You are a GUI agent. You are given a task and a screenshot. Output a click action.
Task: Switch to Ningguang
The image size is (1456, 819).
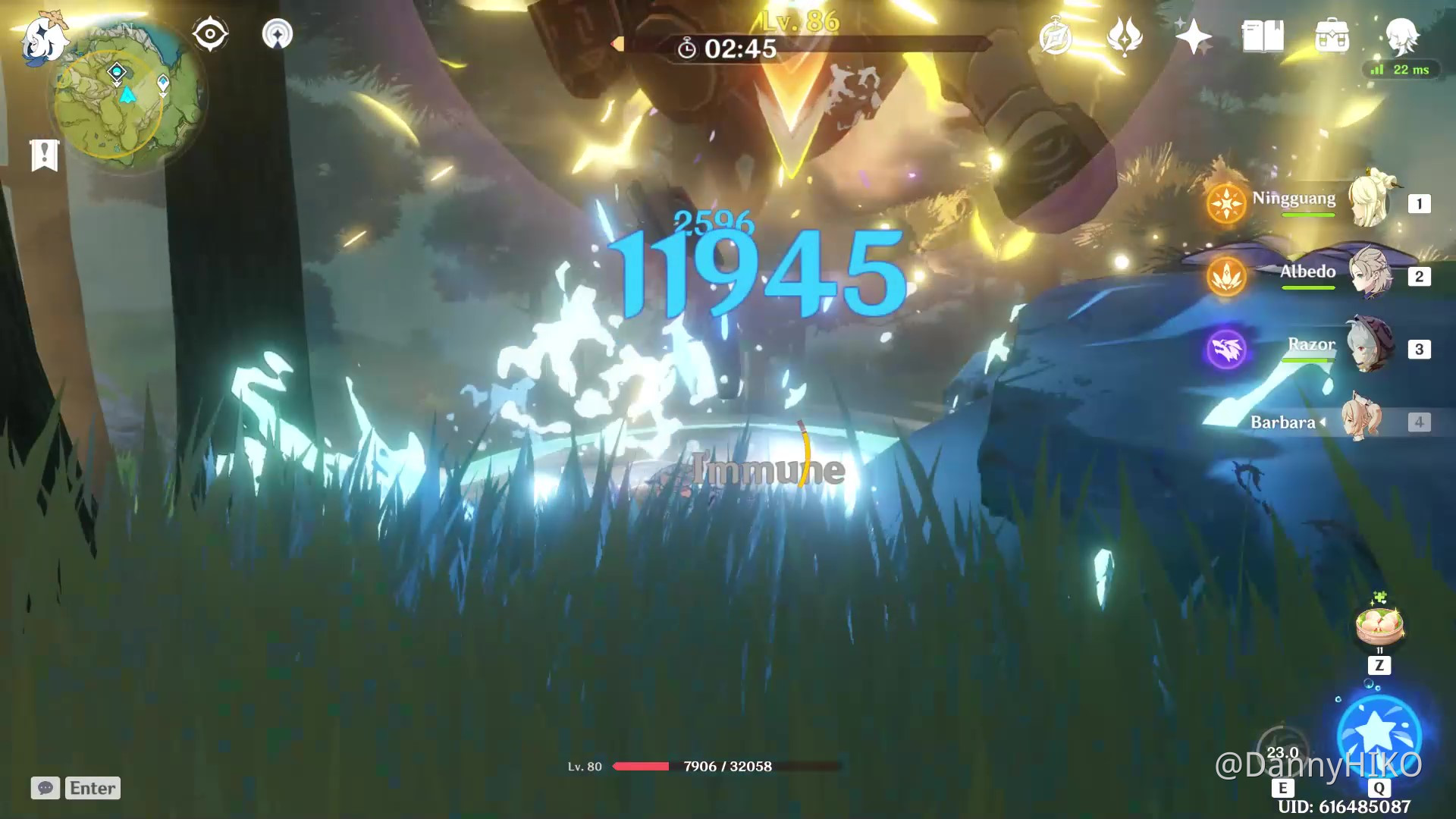(1370, 202)
